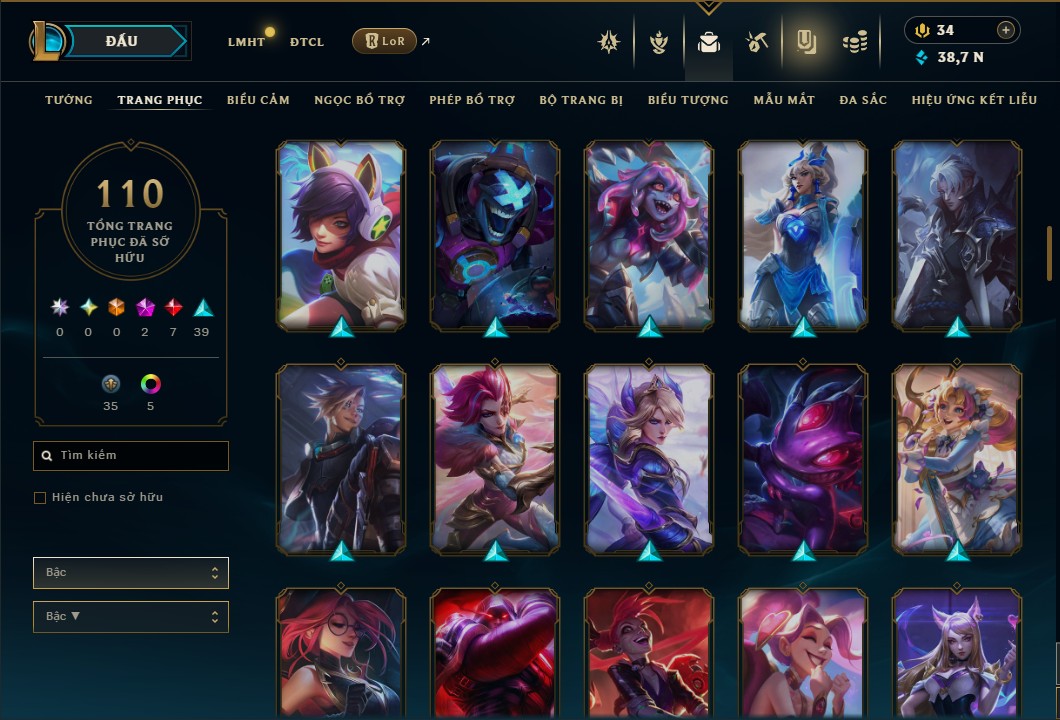The width and height of the screenshot is (1060, 720).
Task: Open the NGỌC BỔ TRỢ tab
Action: (x=359, y=100)
